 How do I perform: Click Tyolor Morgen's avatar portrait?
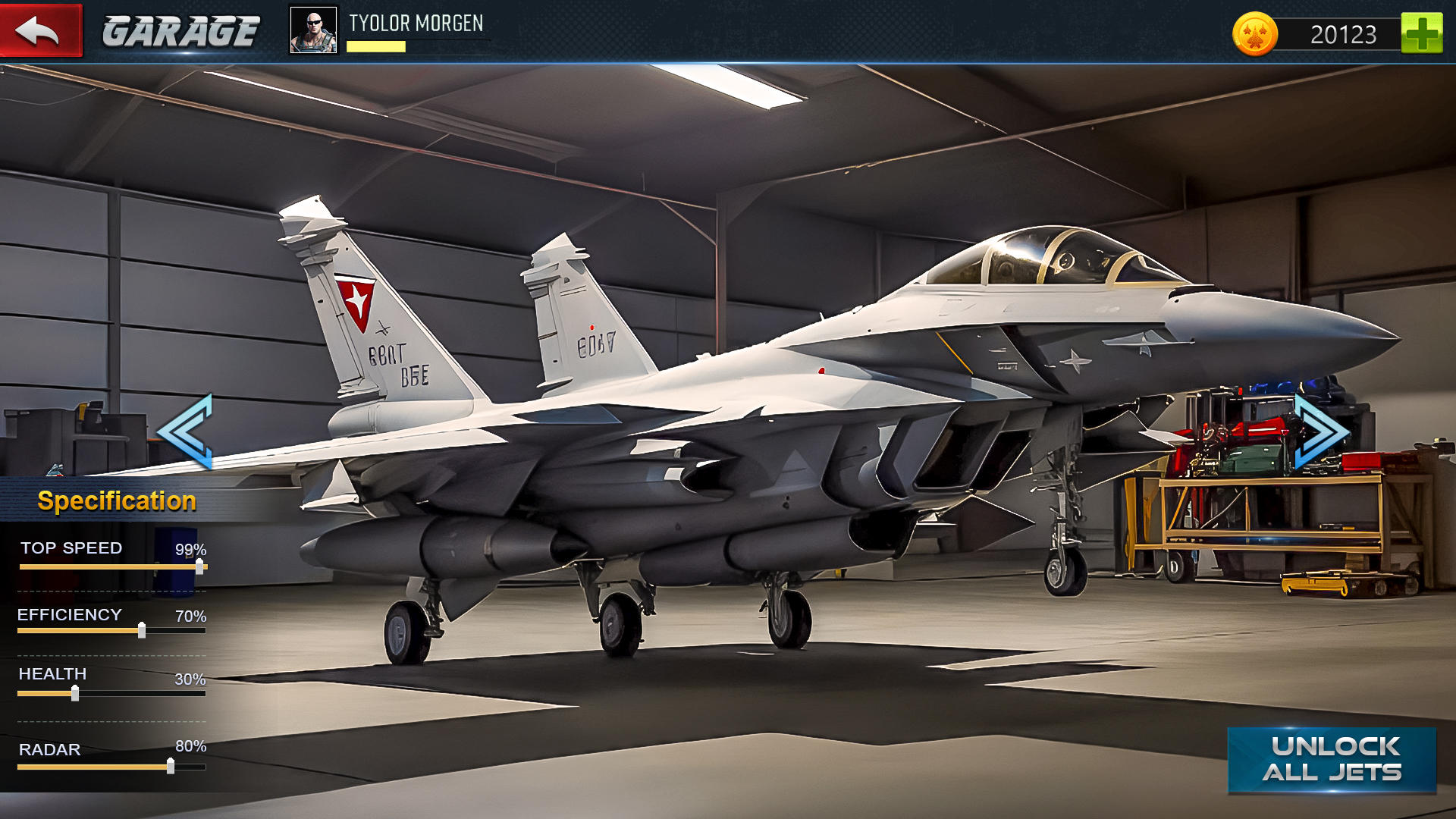click(313, 31)
